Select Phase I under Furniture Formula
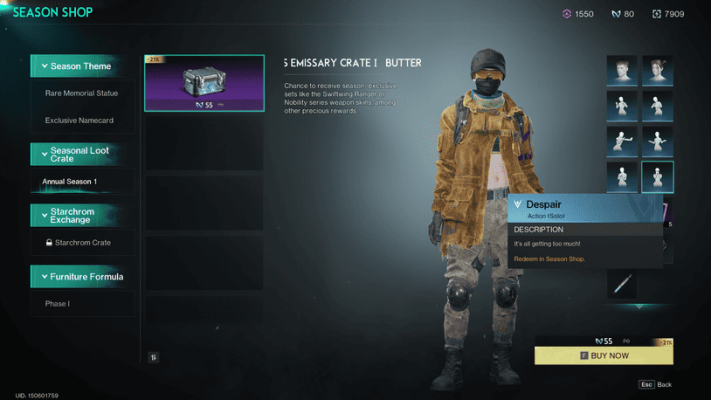Image resolution: width=711 pixels, height=400 pixels. tap(57, 303)
